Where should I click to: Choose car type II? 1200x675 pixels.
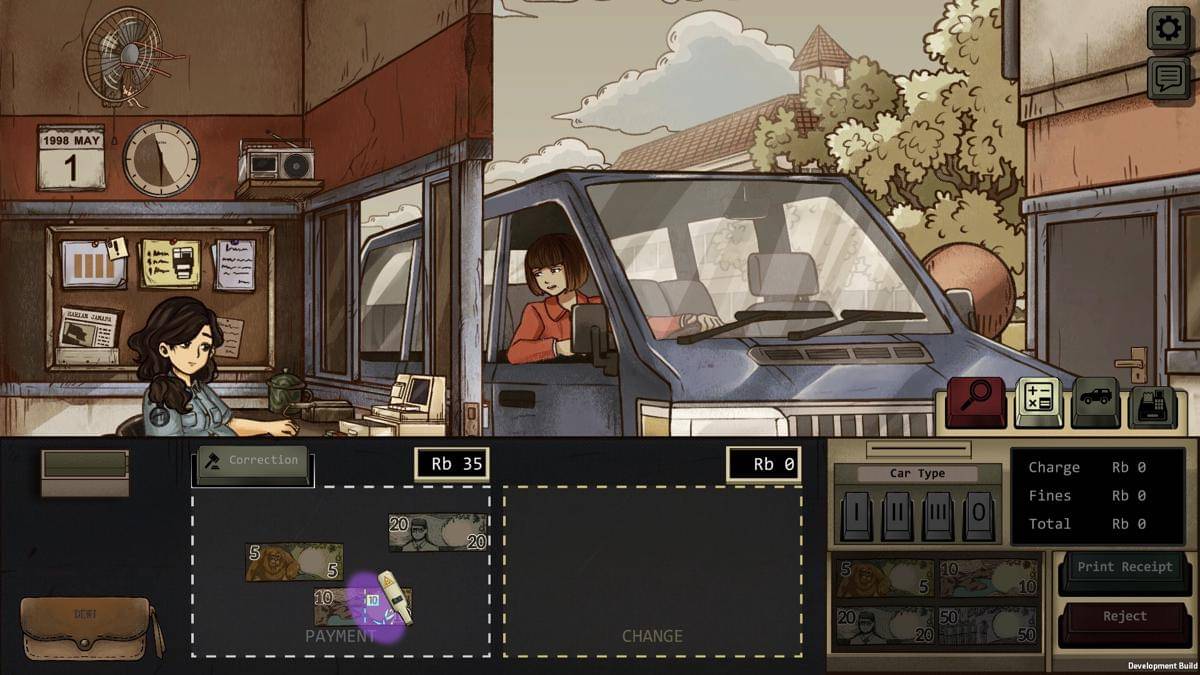(x=897, y=516)
